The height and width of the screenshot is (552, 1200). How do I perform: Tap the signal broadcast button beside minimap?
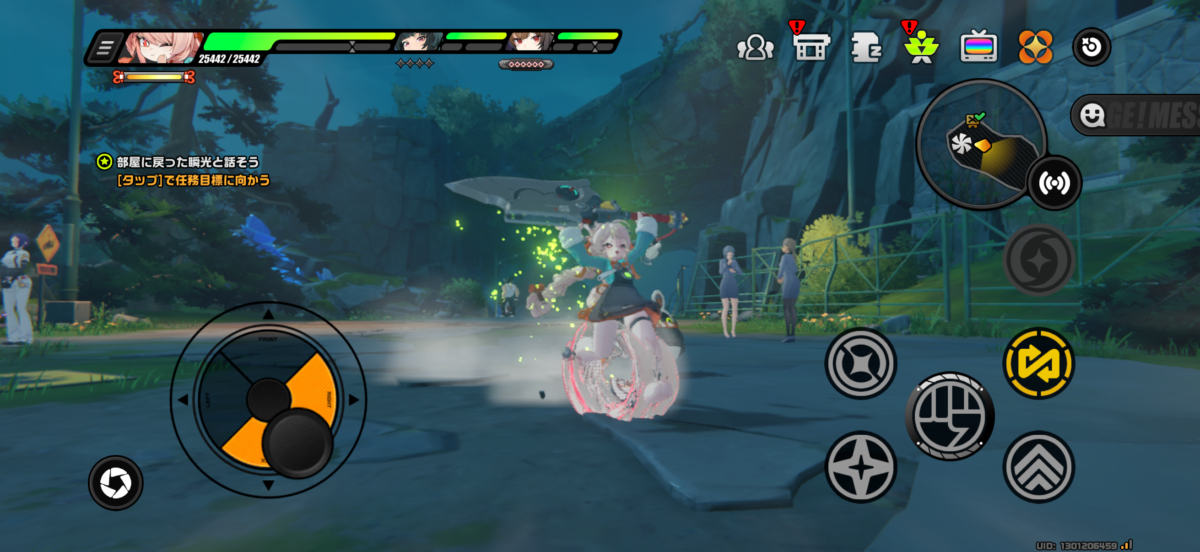click(x=1054, y=183)
